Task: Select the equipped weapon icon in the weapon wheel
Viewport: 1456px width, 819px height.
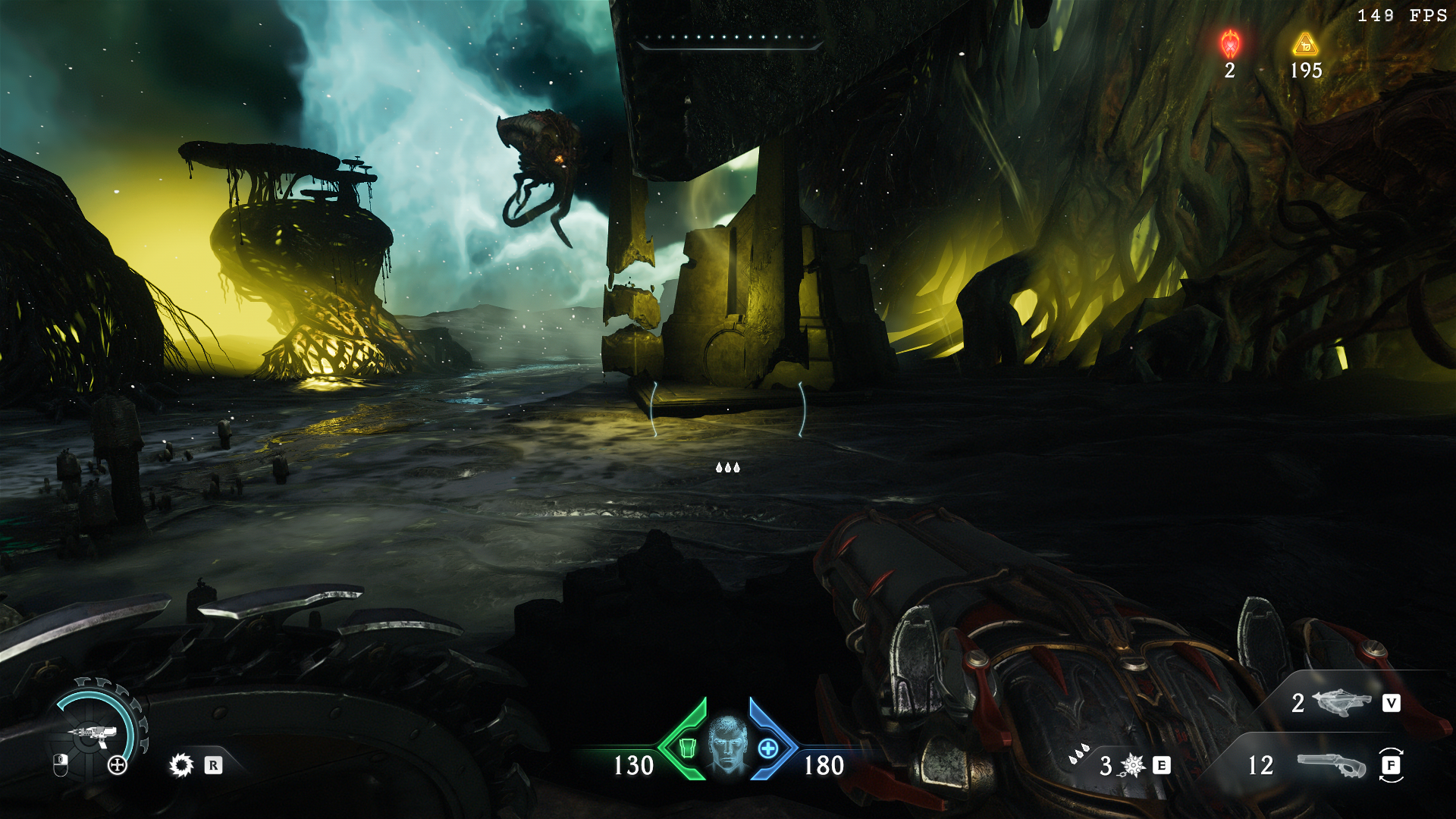Action: pyautogui.click(x=94, y=733)
